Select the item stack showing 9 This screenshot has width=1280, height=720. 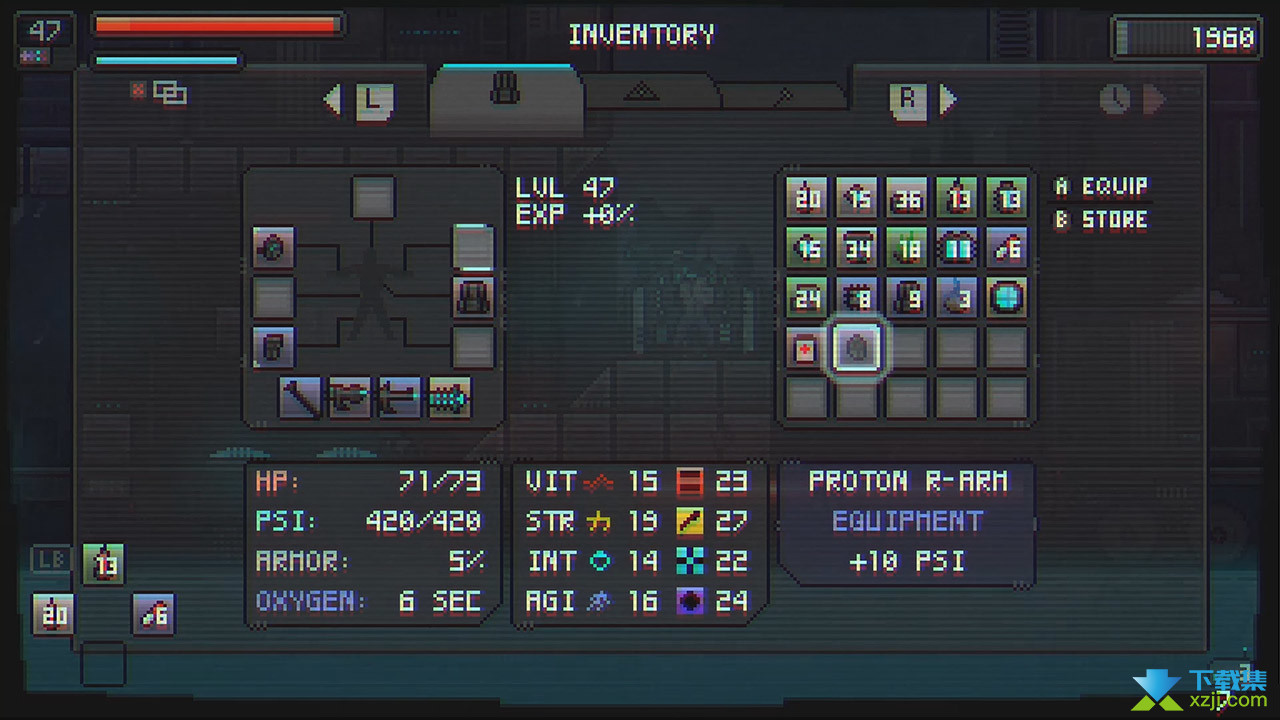tap(907, 297)
